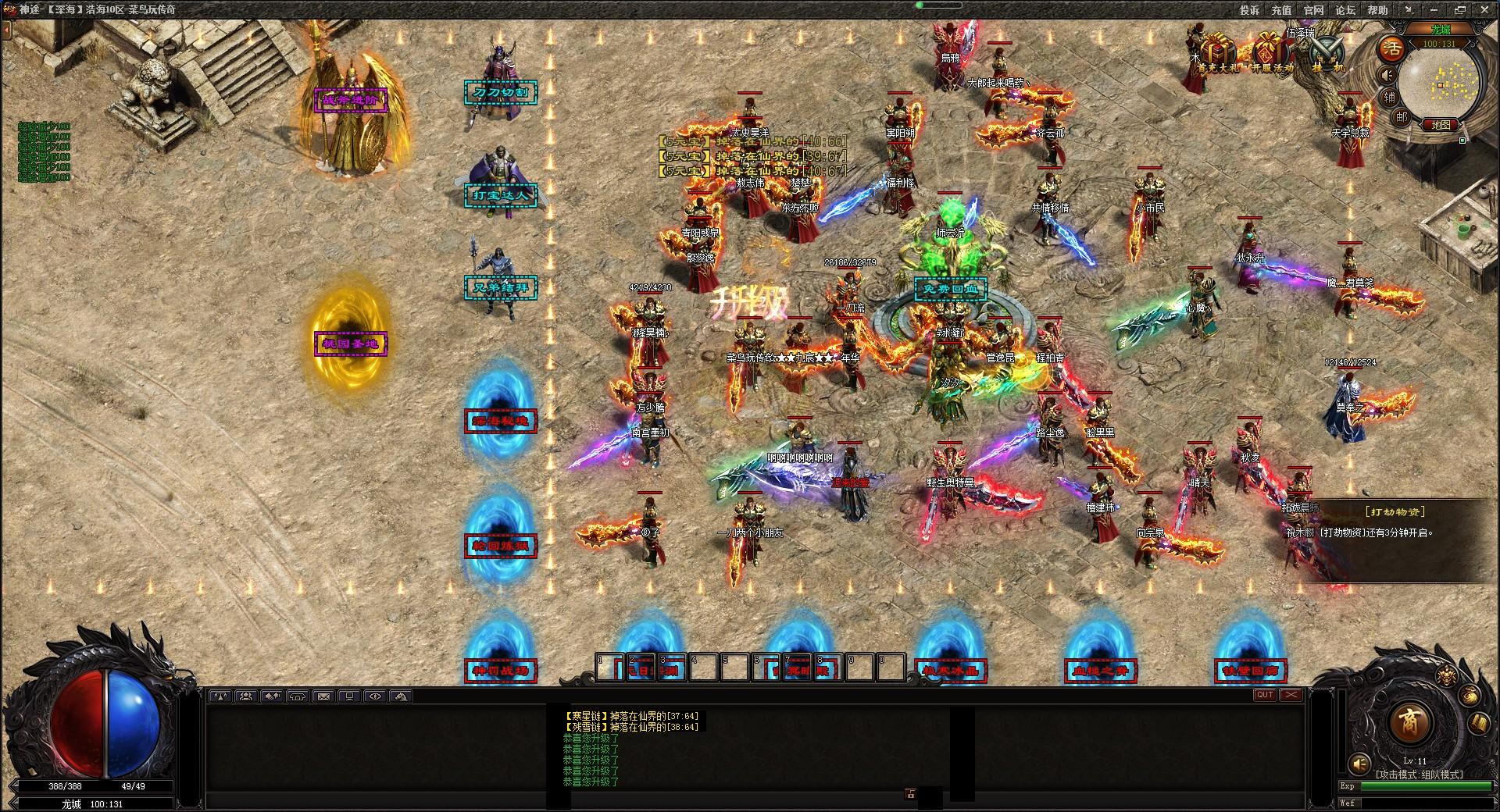Toggle the sound speaker near the level display

pos(1360,763)
